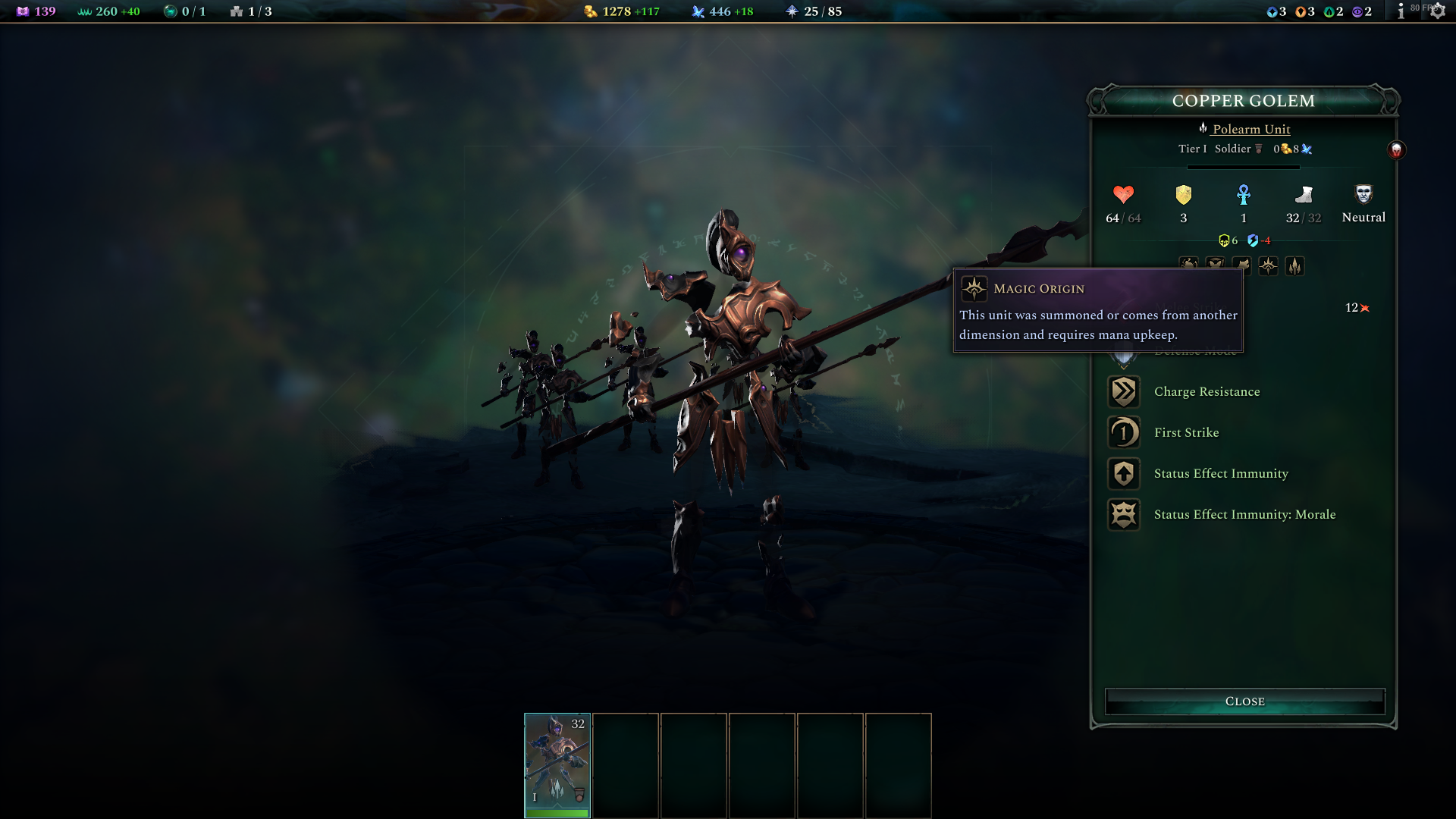Click the heart health icon of the Copper Golem
The image size is (1456, 819).
(x=1122, y=196)
